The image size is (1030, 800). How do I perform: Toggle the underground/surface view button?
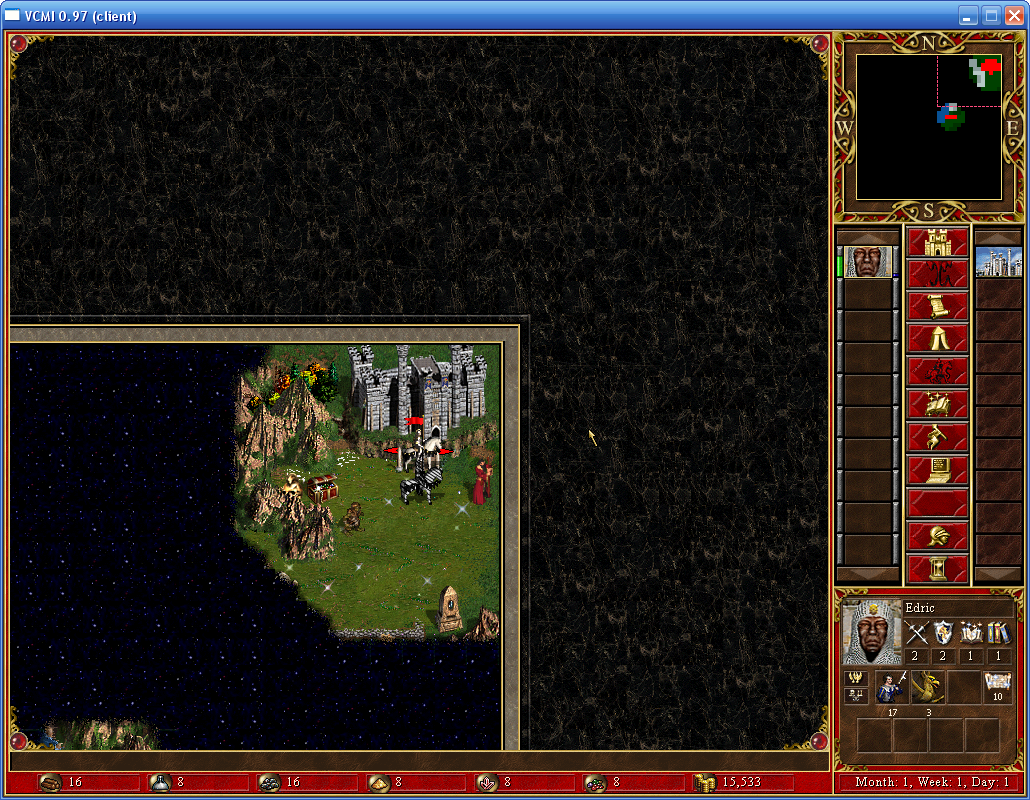937,275
